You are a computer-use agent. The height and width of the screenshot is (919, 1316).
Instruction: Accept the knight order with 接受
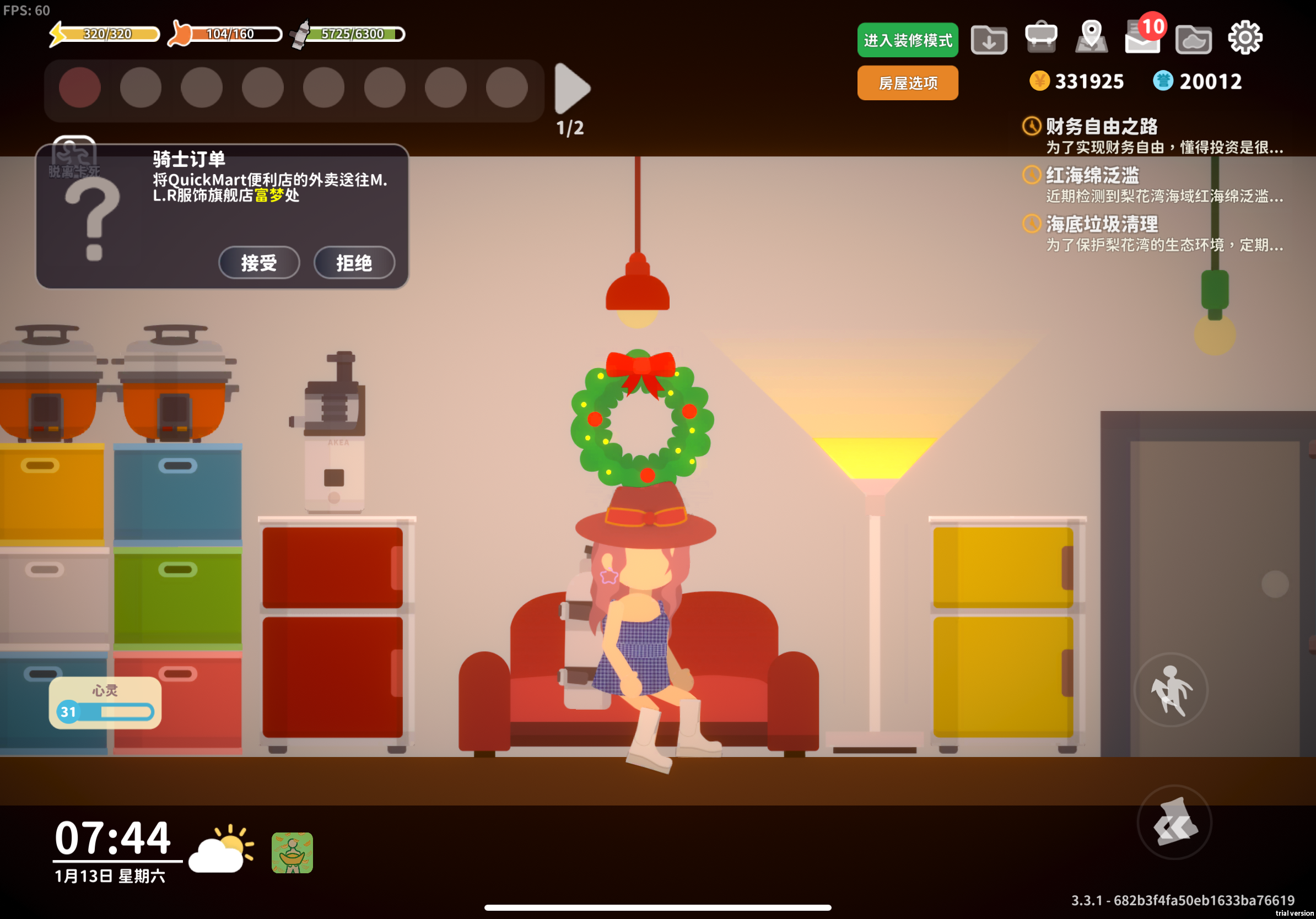click(x=258, y=263)
